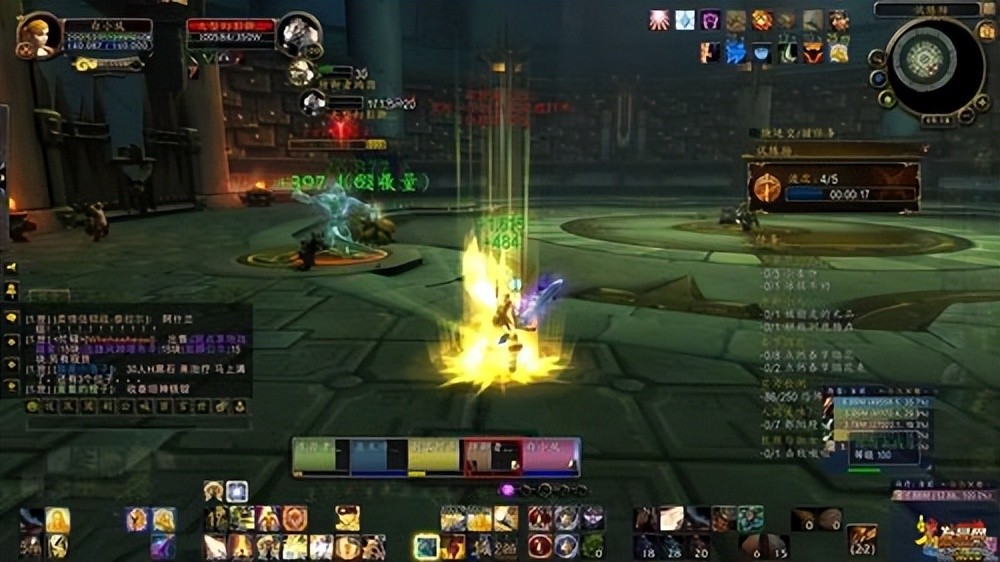Click the blue orb button left of minimap

(x=879, y=78)
